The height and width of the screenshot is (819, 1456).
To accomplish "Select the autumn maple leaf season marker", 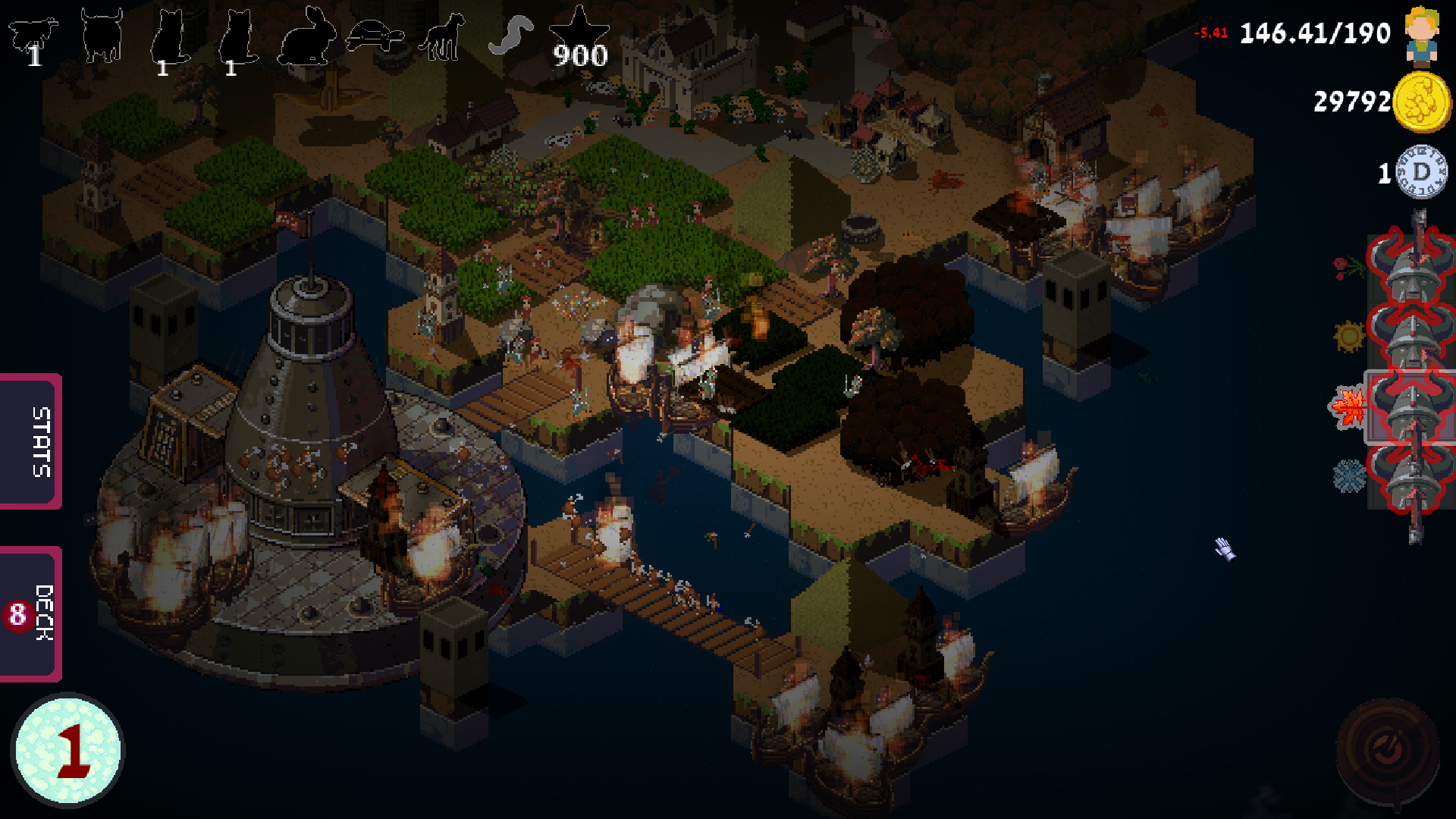I will pos(1348,408).
